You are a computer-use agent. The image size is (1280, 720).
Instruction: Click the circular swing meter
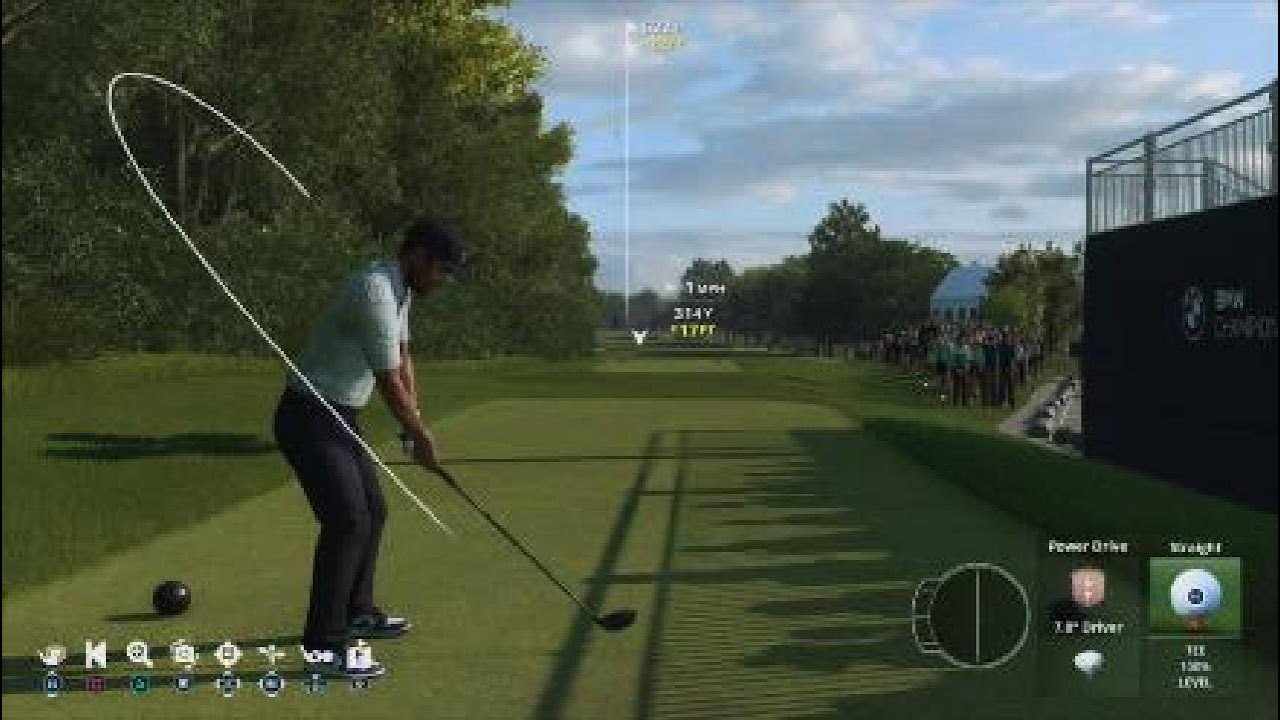[x=975, y=615]
